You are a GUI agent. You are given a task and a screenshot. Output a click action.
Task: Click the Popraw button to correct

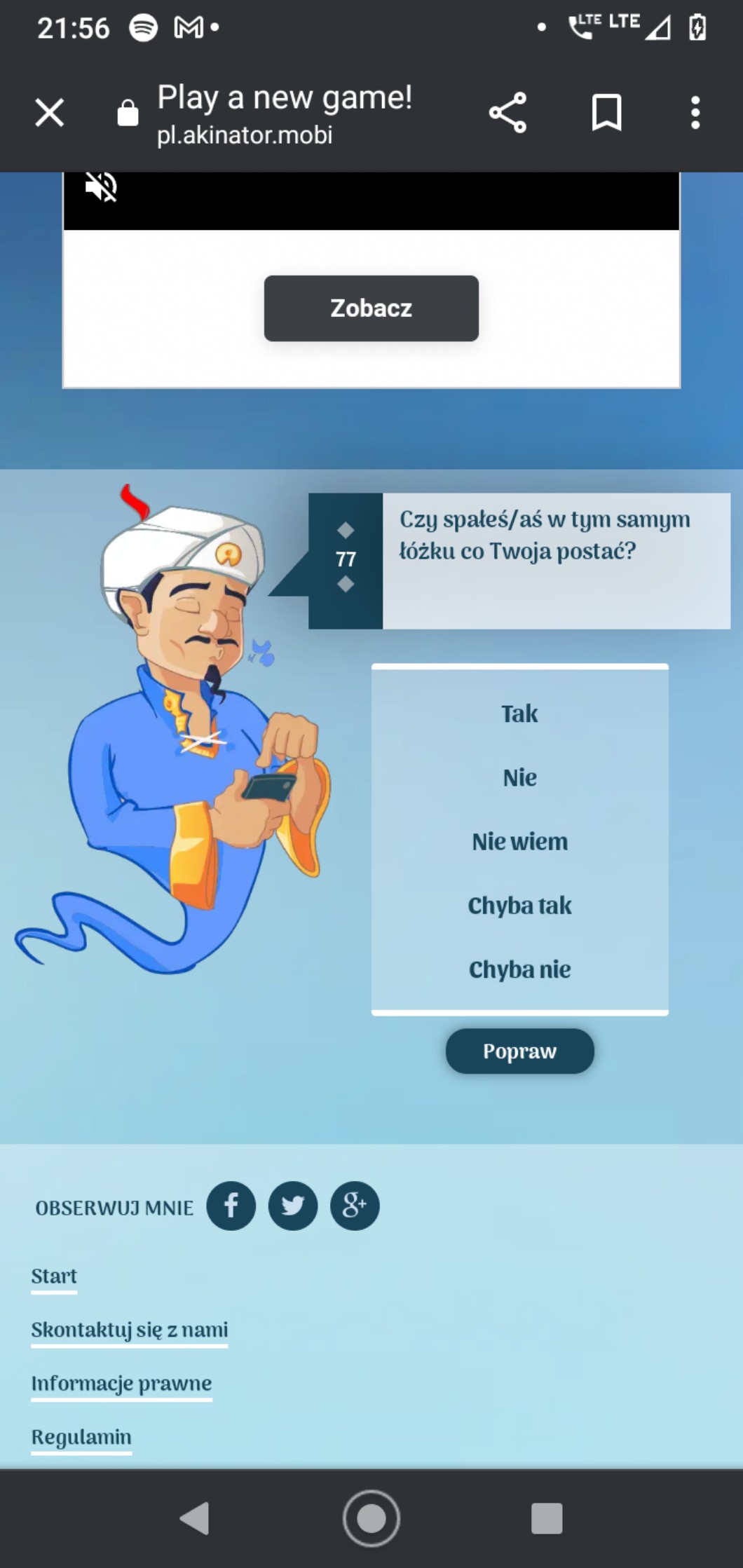pyautogui.click(x=519, y=1051)
